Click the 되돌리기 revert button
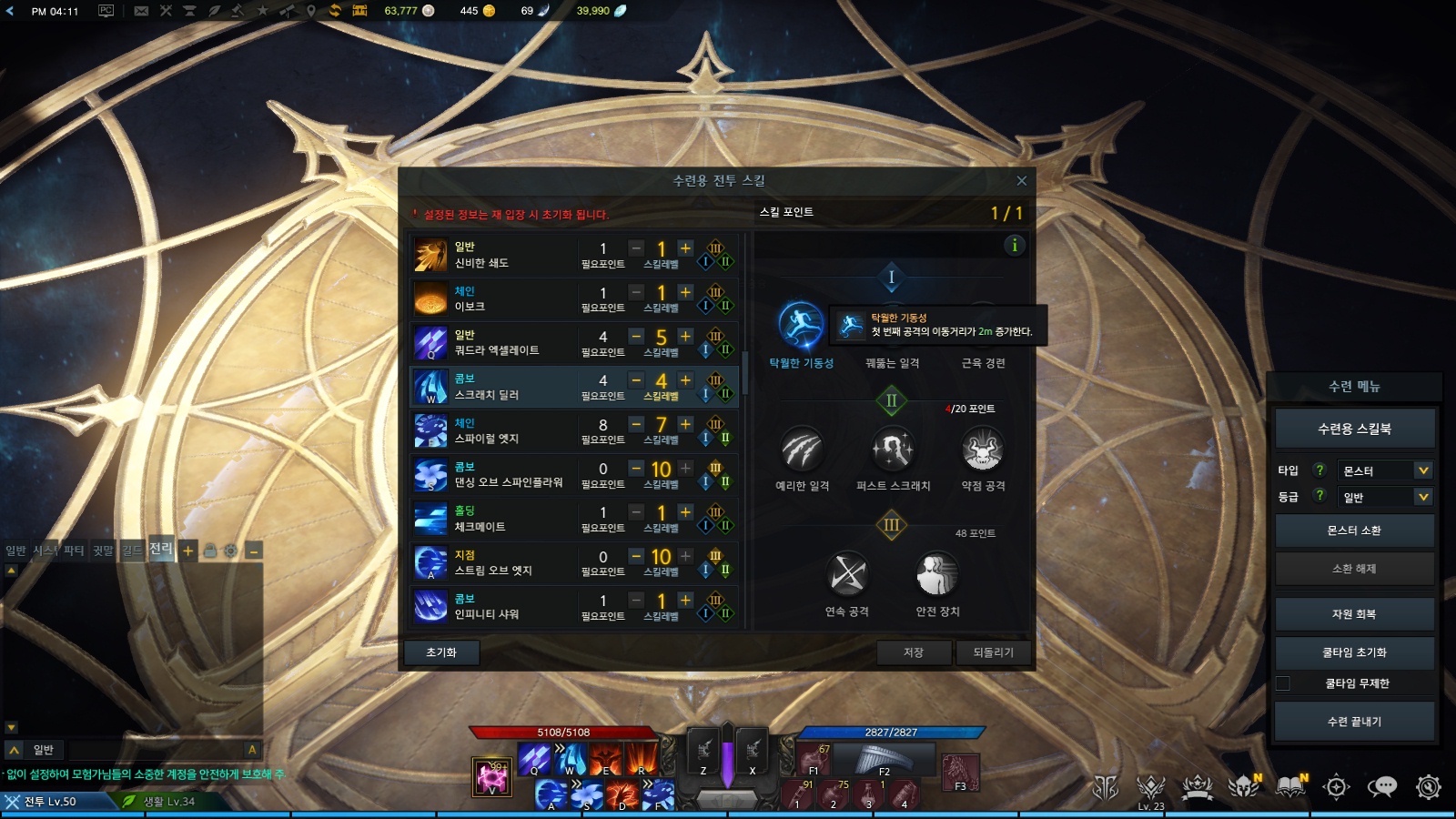Image resolution: width=1456 pixels, height=819 pixels. point(993,652)
